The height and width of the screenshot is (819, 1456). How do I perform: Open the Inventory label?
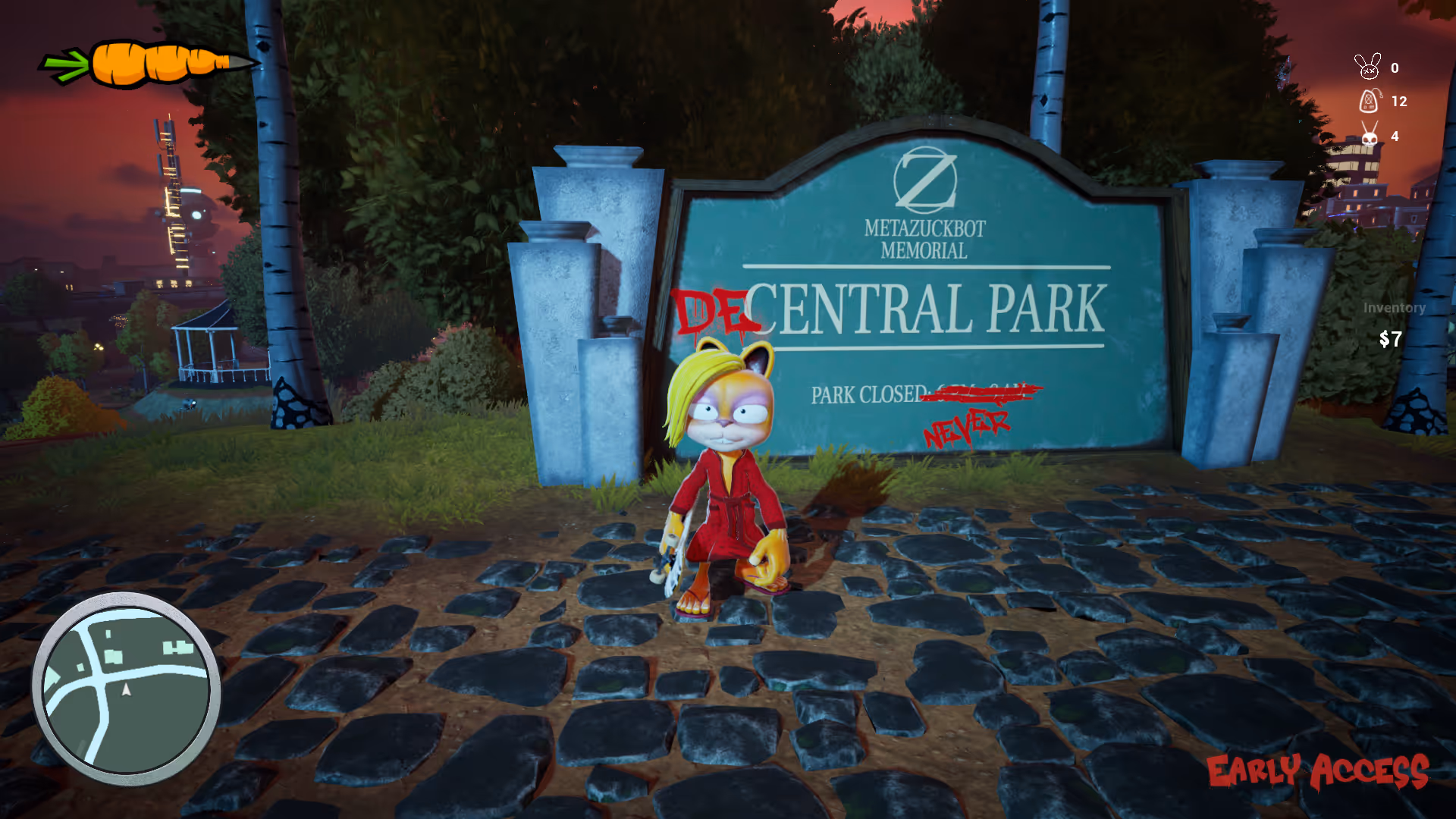1394,308
